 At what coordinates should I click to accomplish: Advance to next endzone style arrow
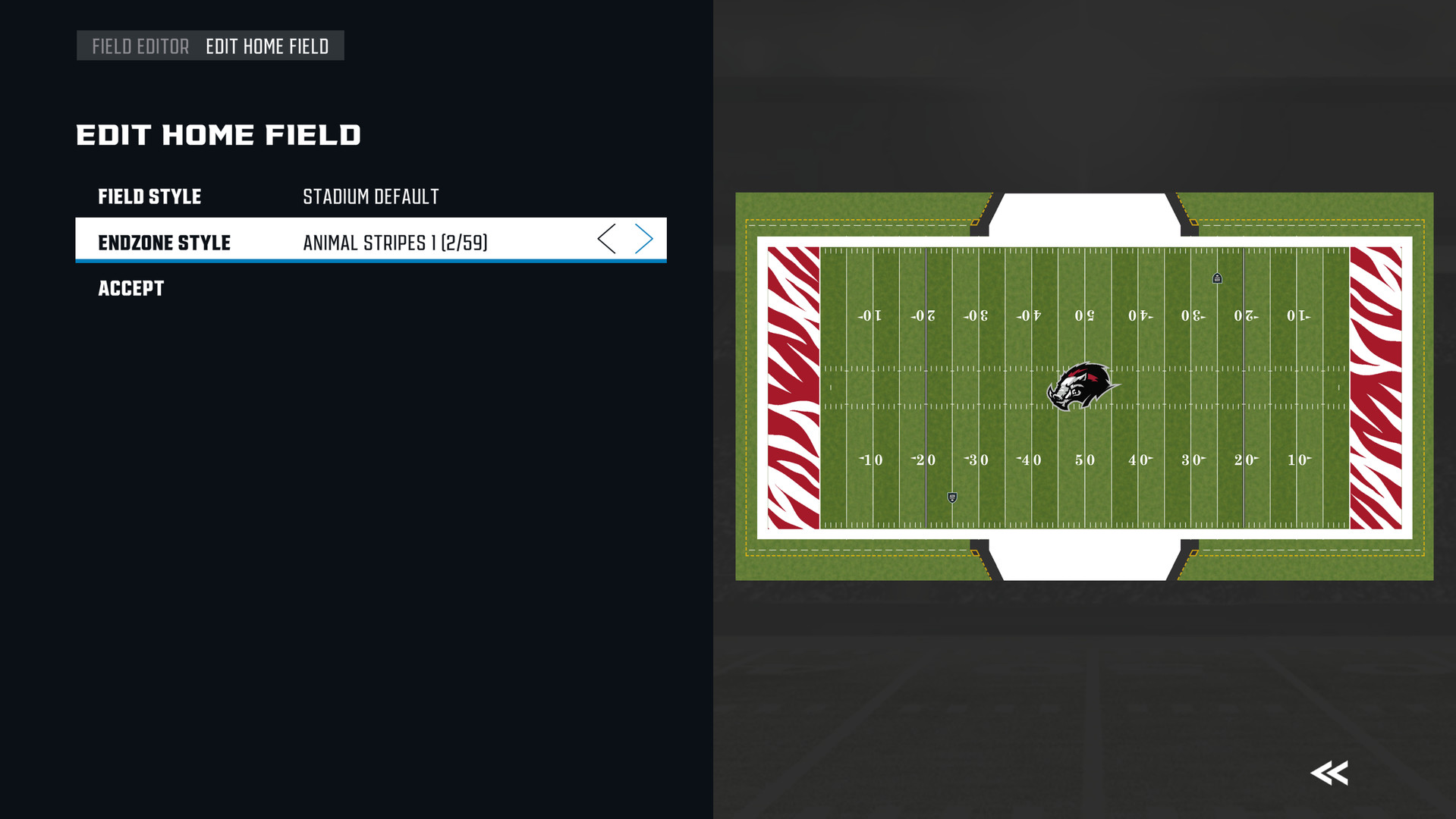[x=644, y=240]
